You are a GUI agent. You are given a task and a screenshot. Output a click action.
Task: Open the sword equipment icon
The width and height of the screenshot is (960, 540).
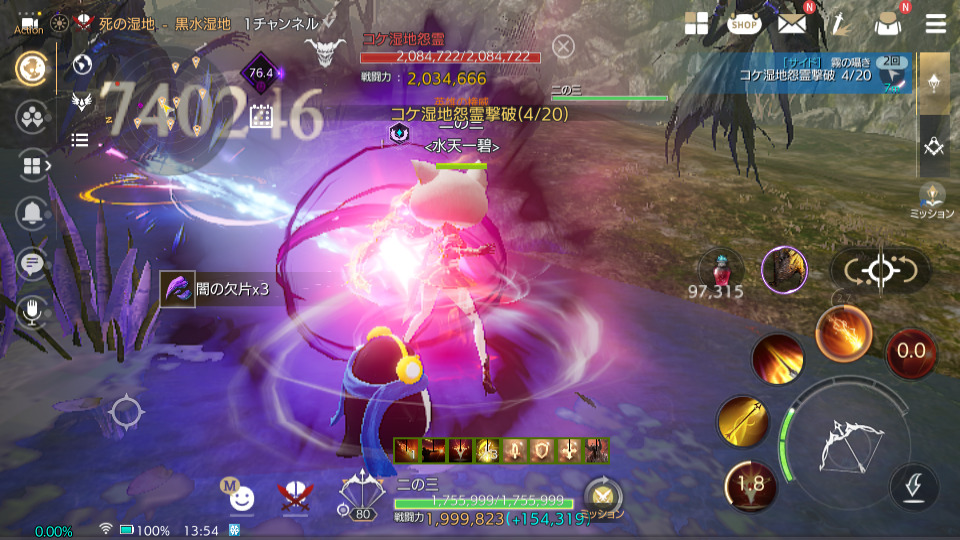[840, 24]
